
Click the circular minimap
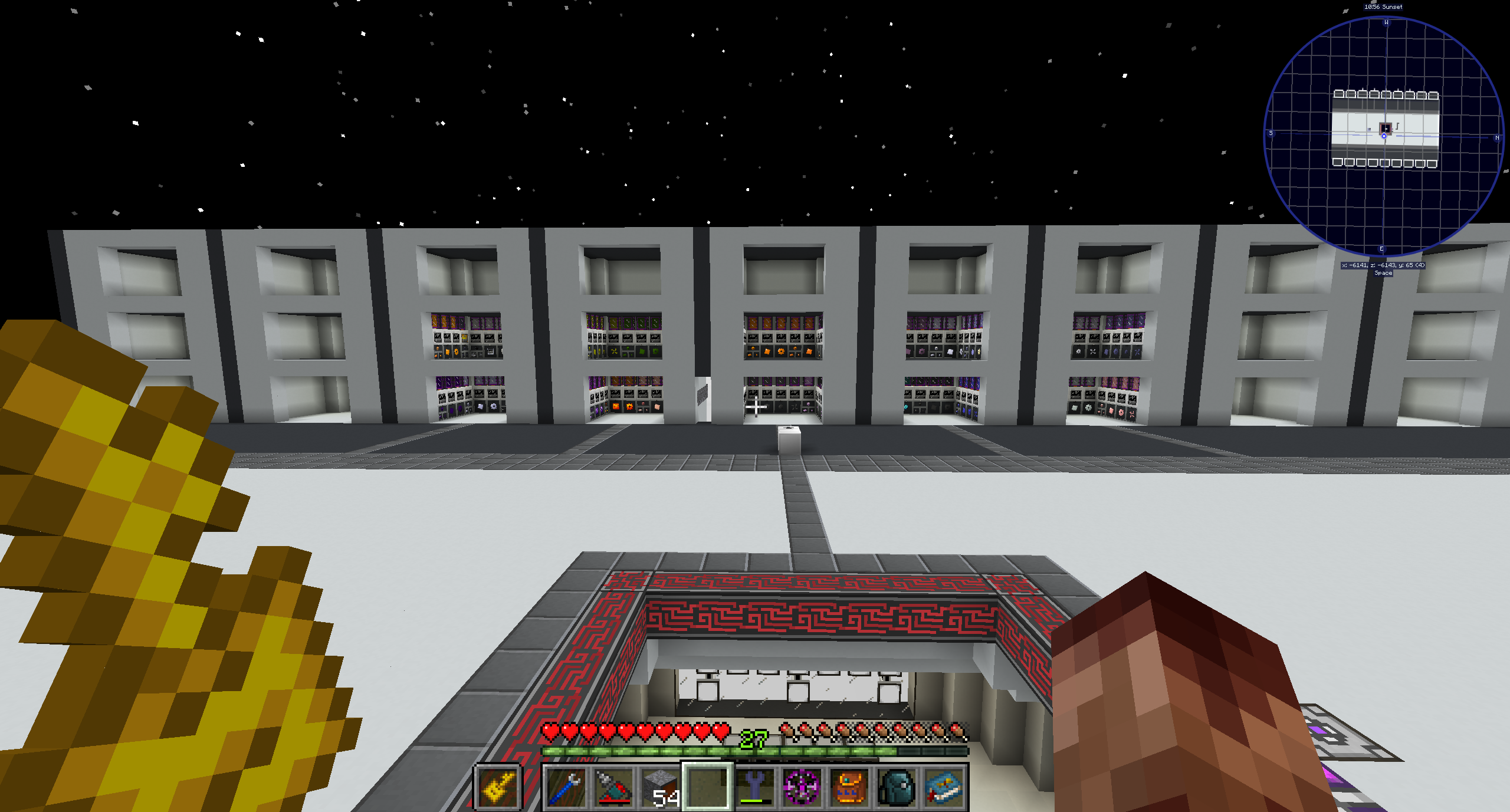tap(1384, 136)
